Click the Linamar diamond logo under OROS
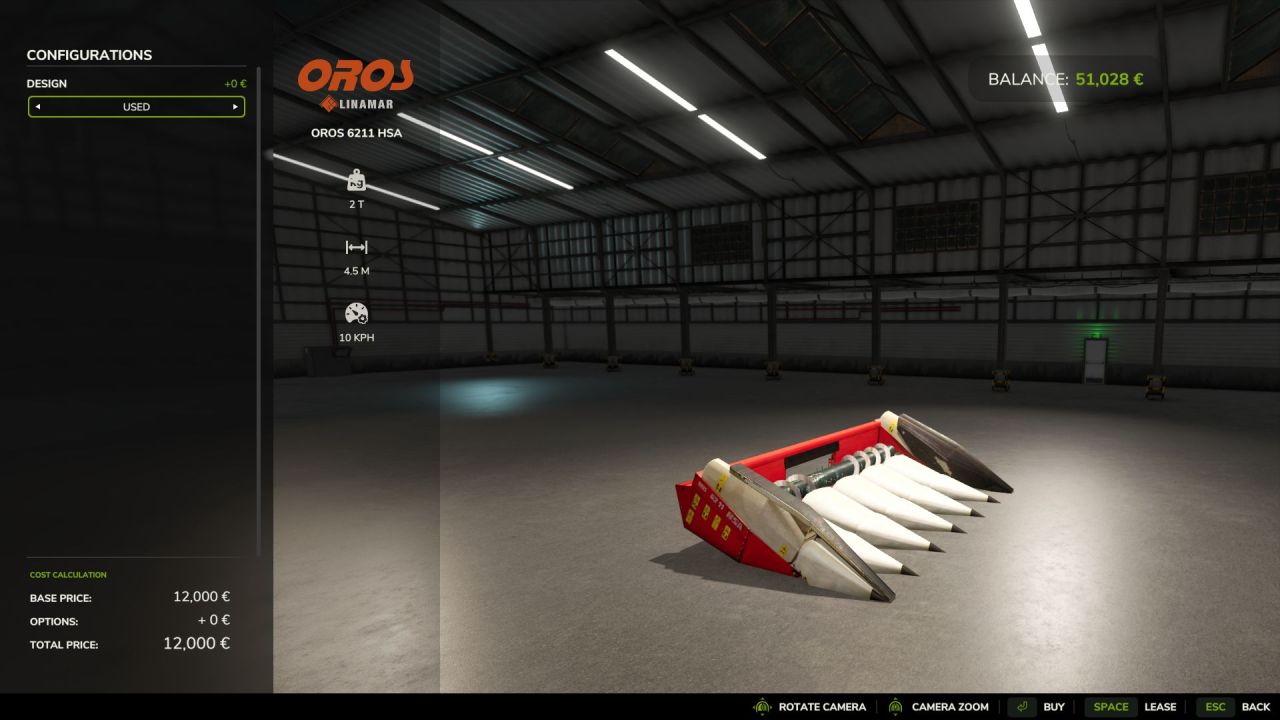 [x=327, y=101]
